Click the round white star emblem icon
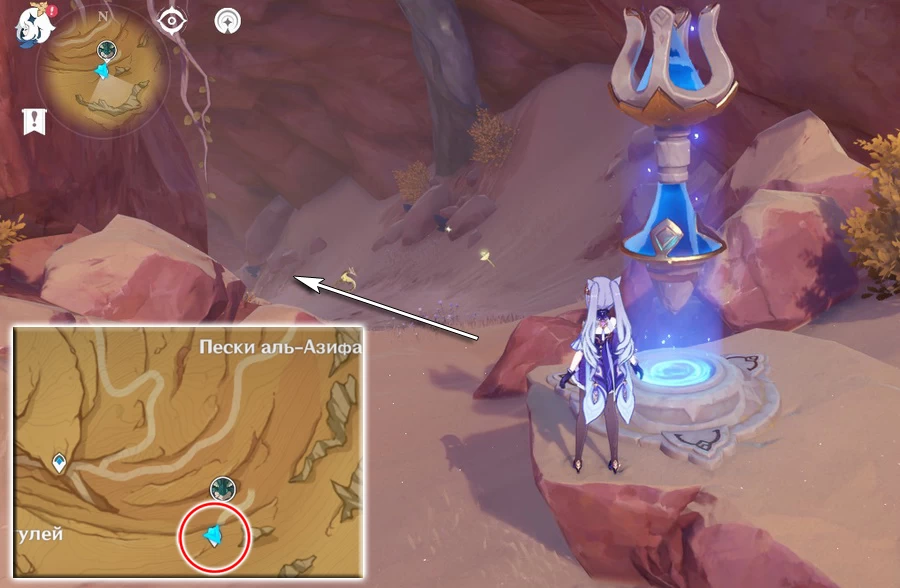 coord(228,20)
